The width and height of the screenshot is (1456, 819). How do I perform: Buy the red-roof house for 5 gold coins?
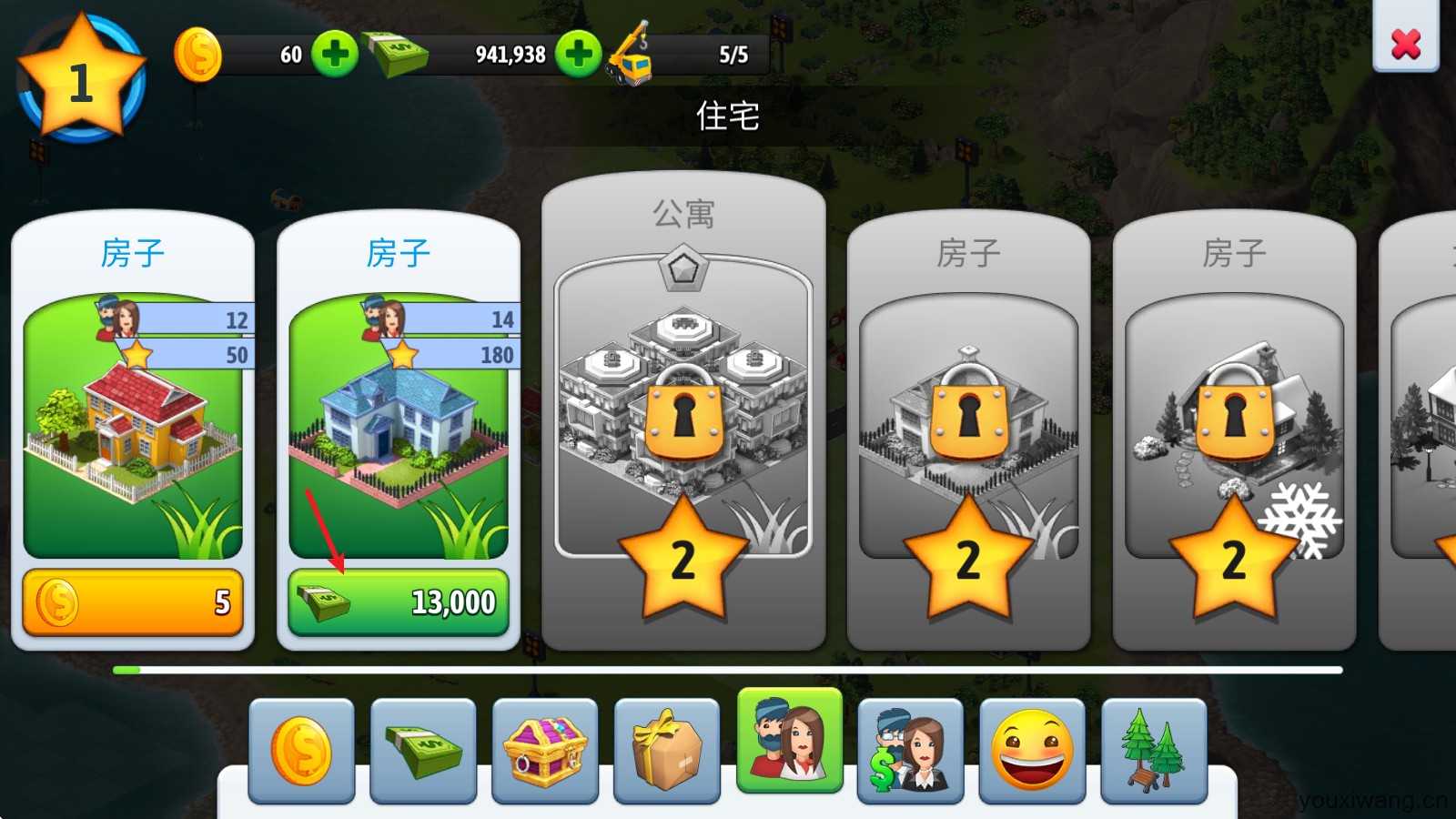coord(133,602)
